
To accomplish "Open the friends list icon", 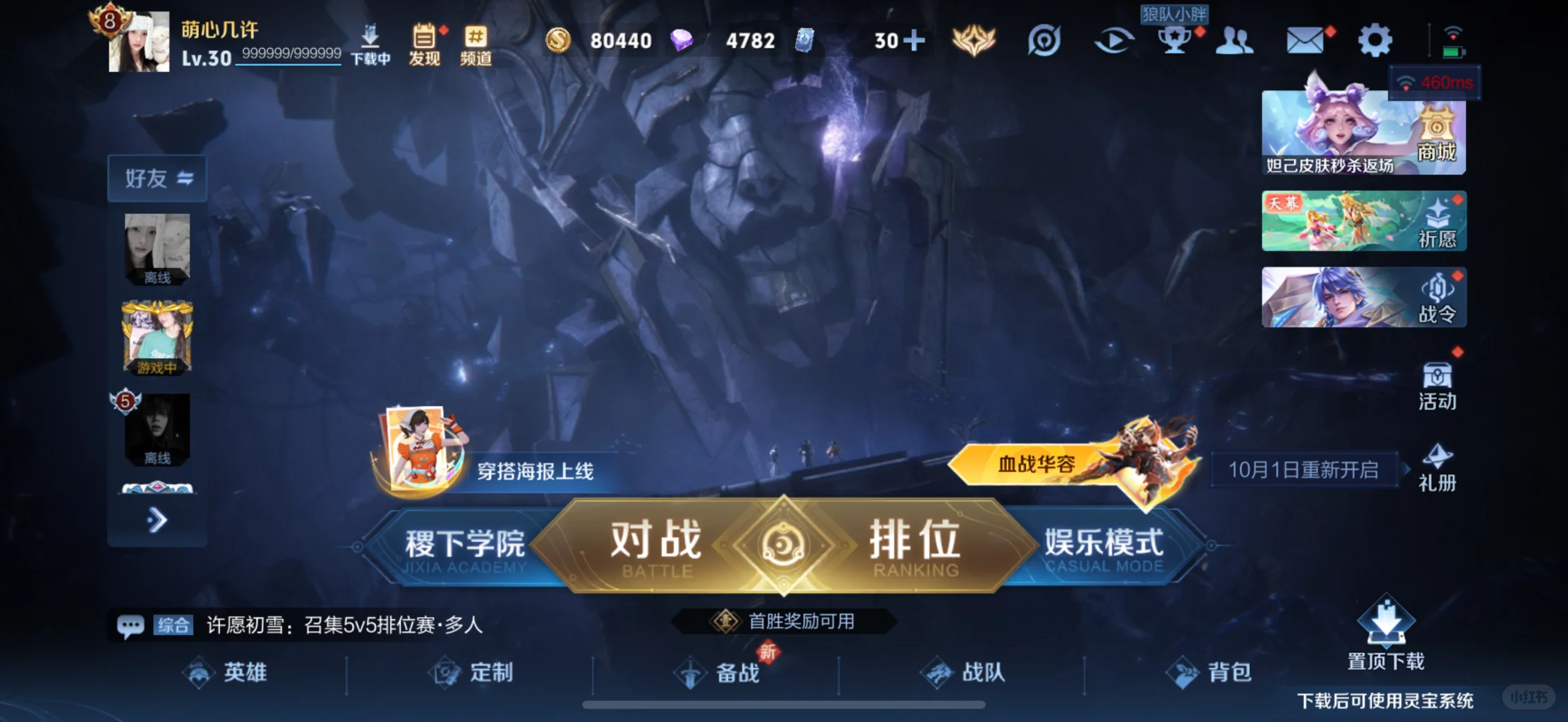I will click(1236, 40).
